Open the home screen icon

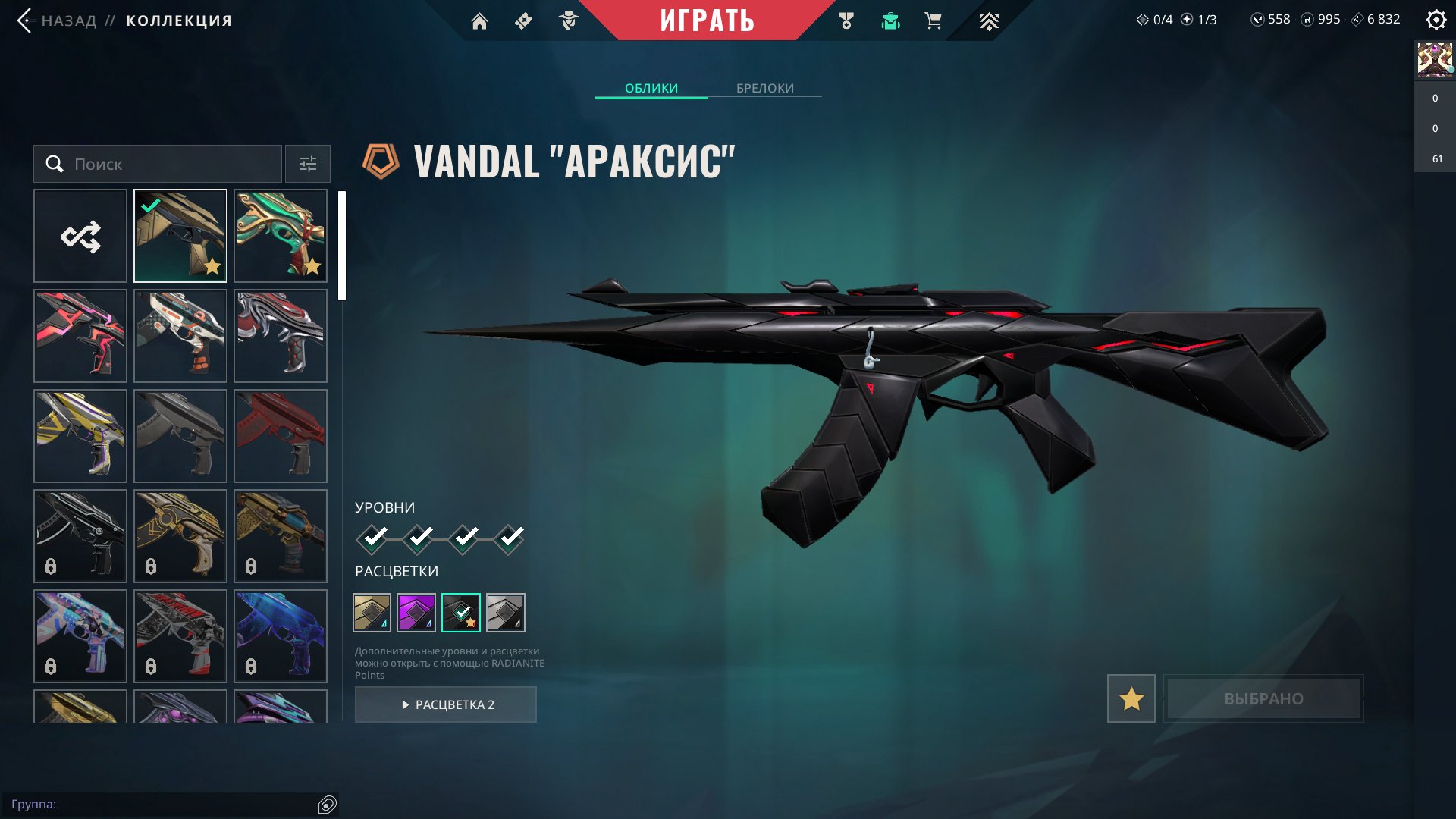[x=479, y=21]
